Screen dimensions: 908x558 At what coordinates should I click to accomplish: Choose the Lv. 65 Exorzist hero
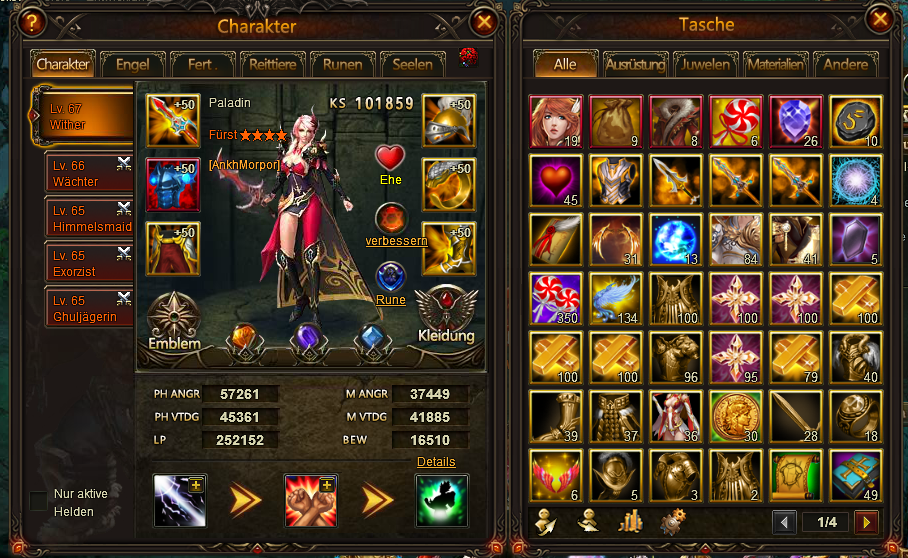pyautogui.click(x=90, y=263)
